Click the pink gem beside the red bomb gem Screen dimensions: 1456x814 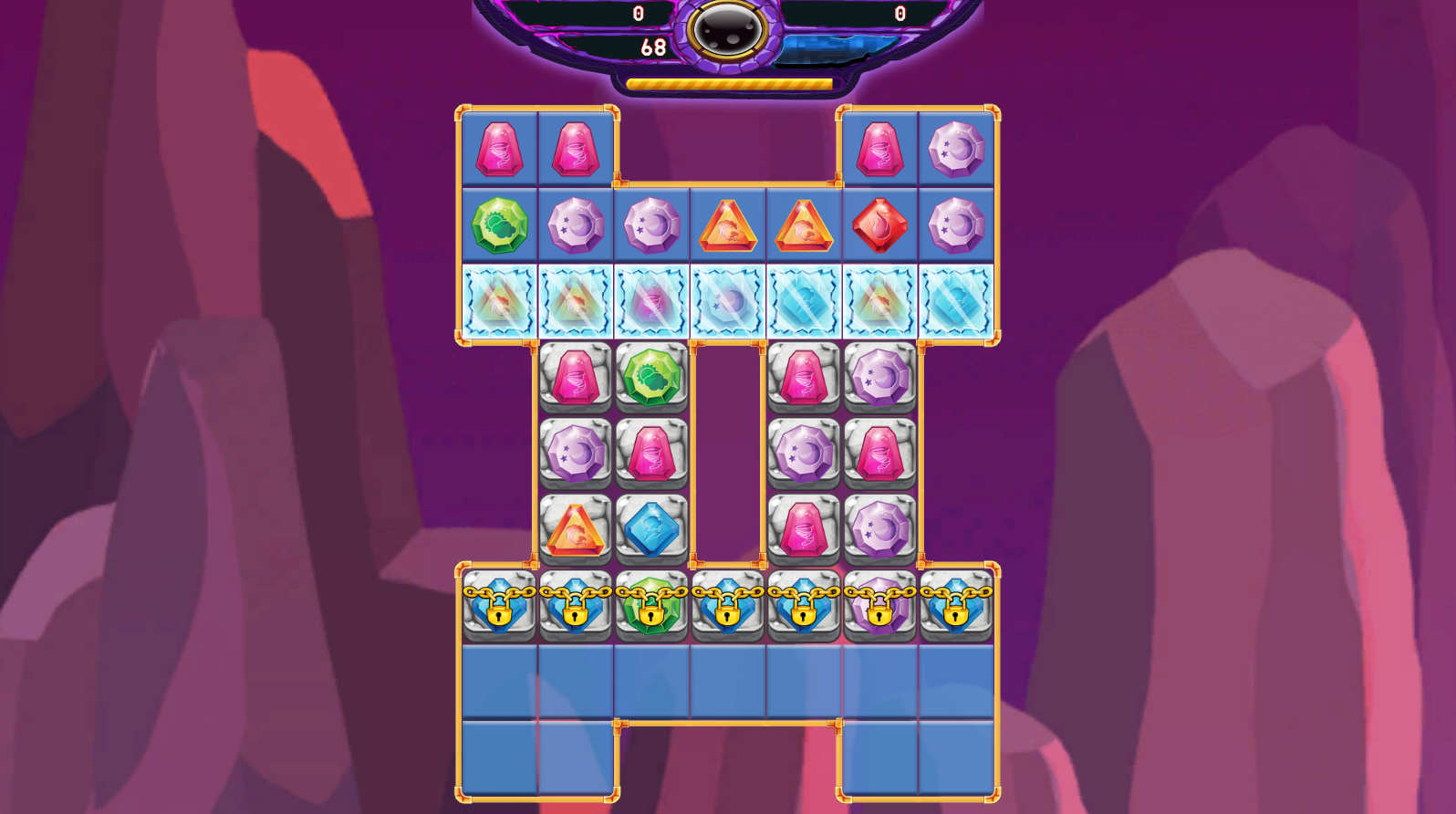[879, 147]
